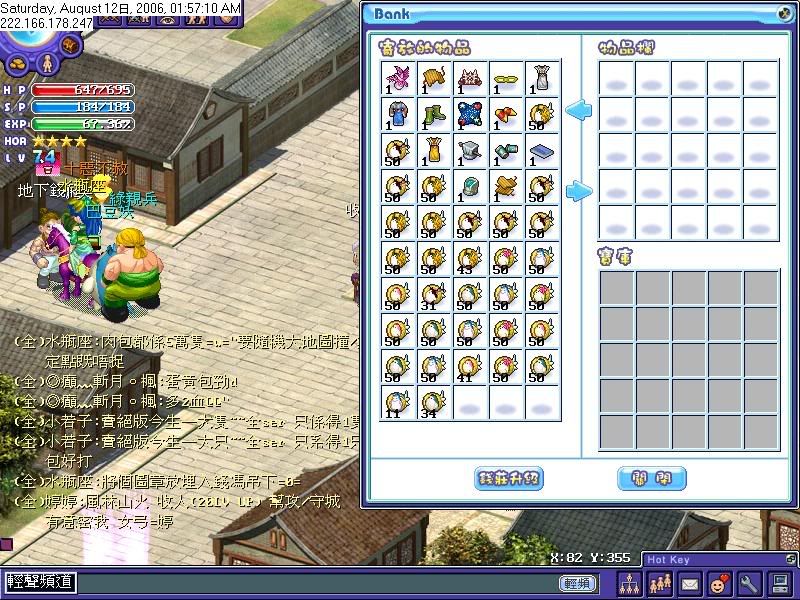This screenshot has height=600, width=800.
Task: Open the smiley face with heart icon
Action: 719,582
